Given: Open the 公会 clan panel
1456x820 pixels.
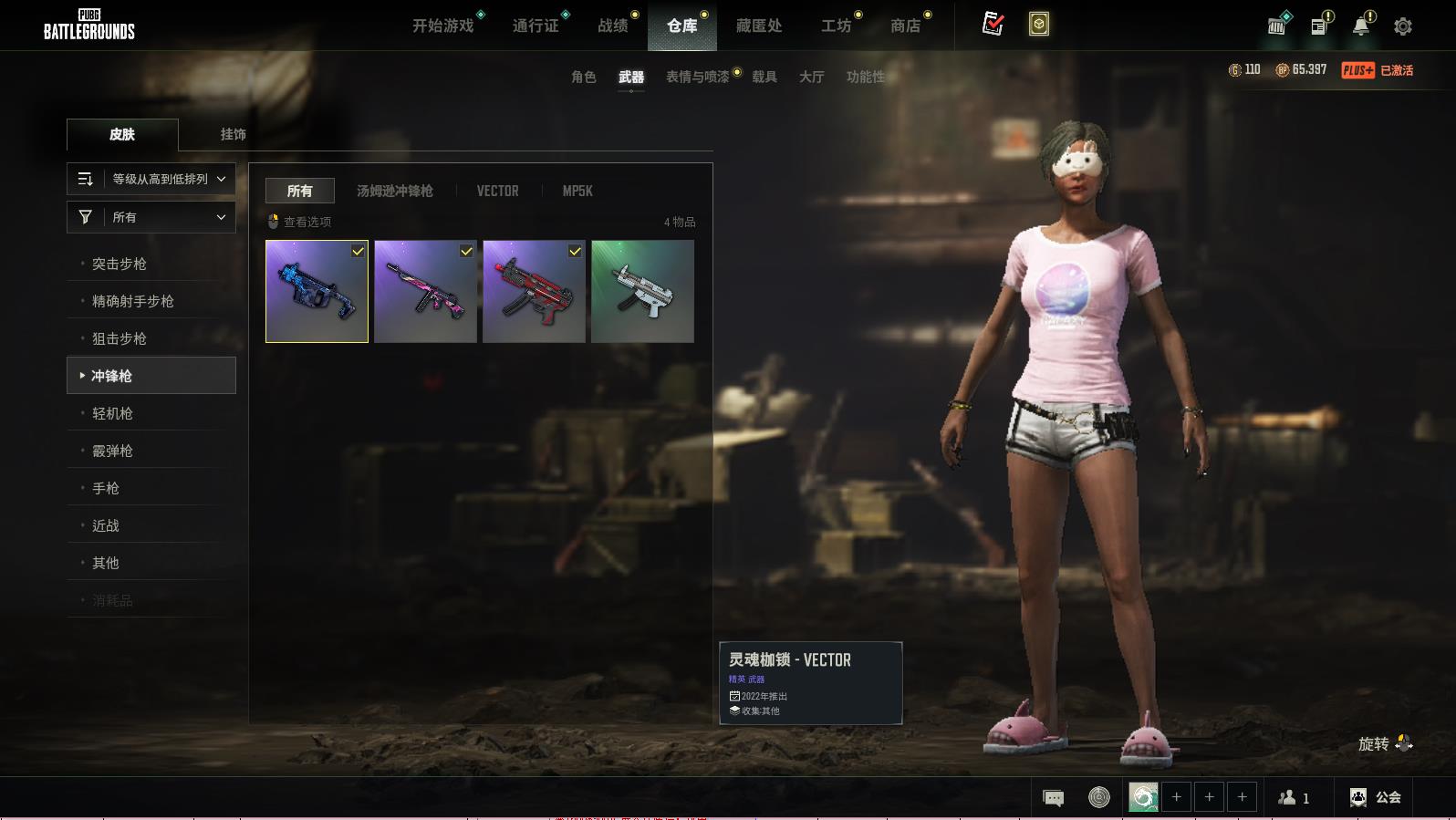Looking at the screenshot, I should point(1376,797).
